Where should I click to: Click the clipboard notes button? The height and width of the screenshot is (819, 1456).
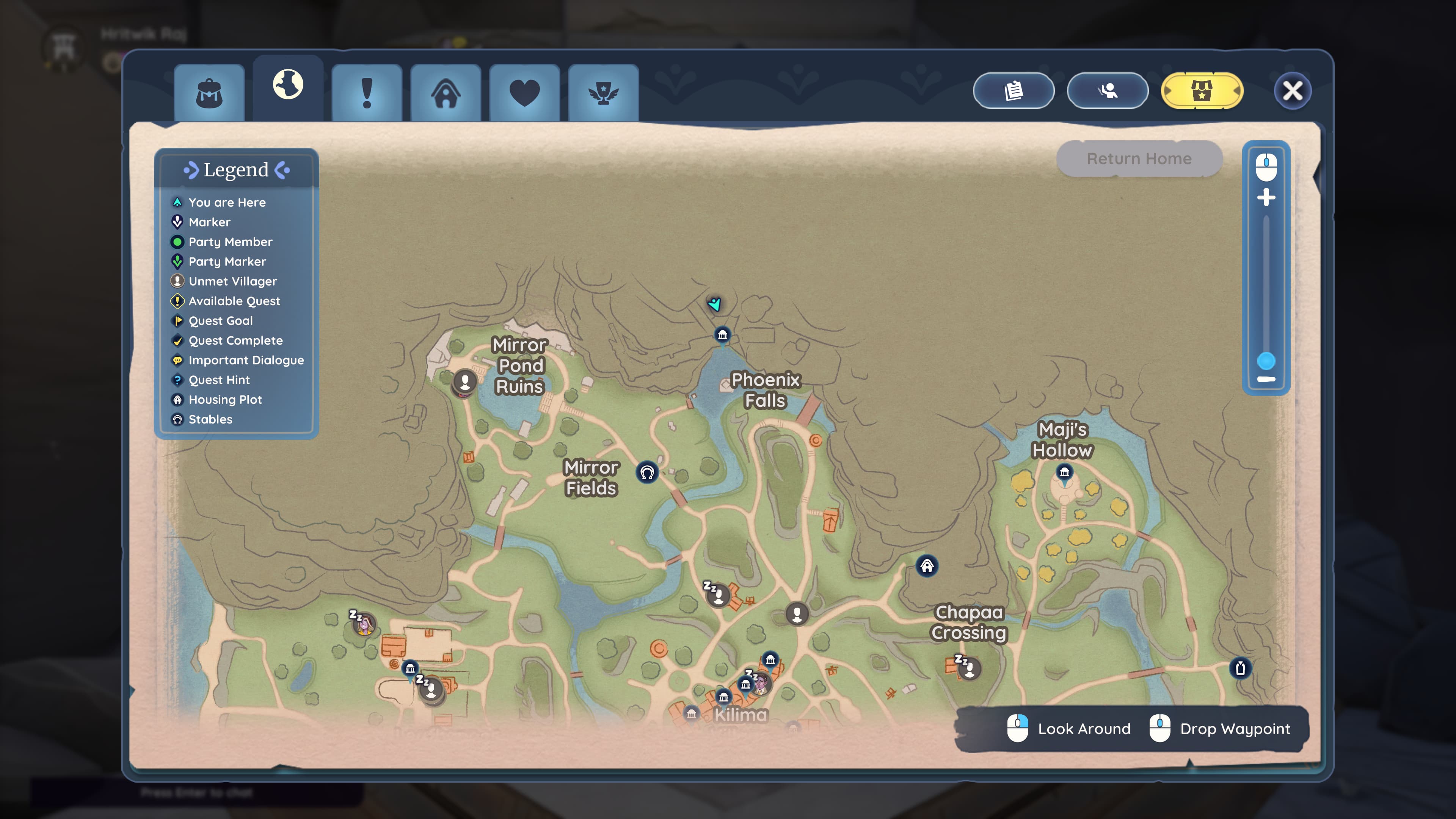click(1014, 91)
